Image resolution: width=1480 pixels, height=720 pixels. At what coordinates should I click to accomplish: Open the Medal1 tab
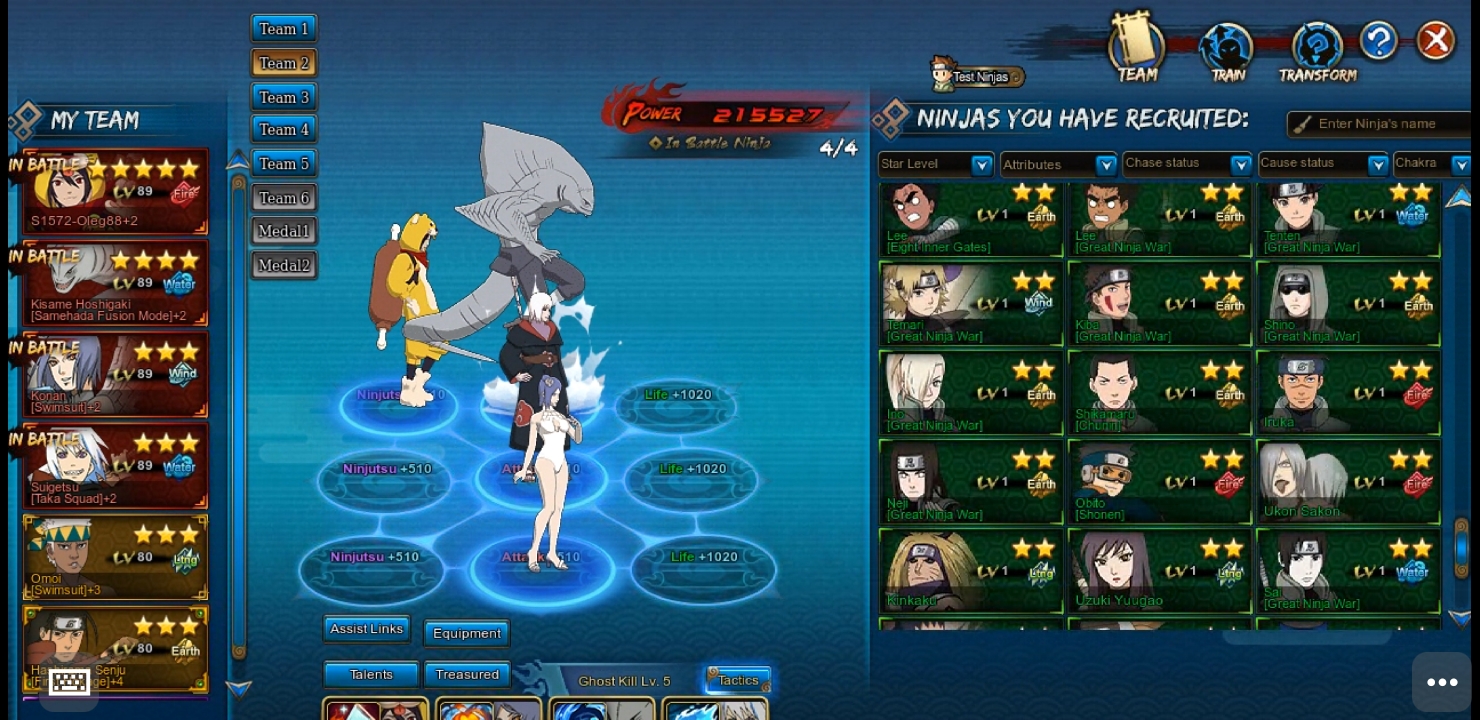pyautogui.click(x=284, y=231)
